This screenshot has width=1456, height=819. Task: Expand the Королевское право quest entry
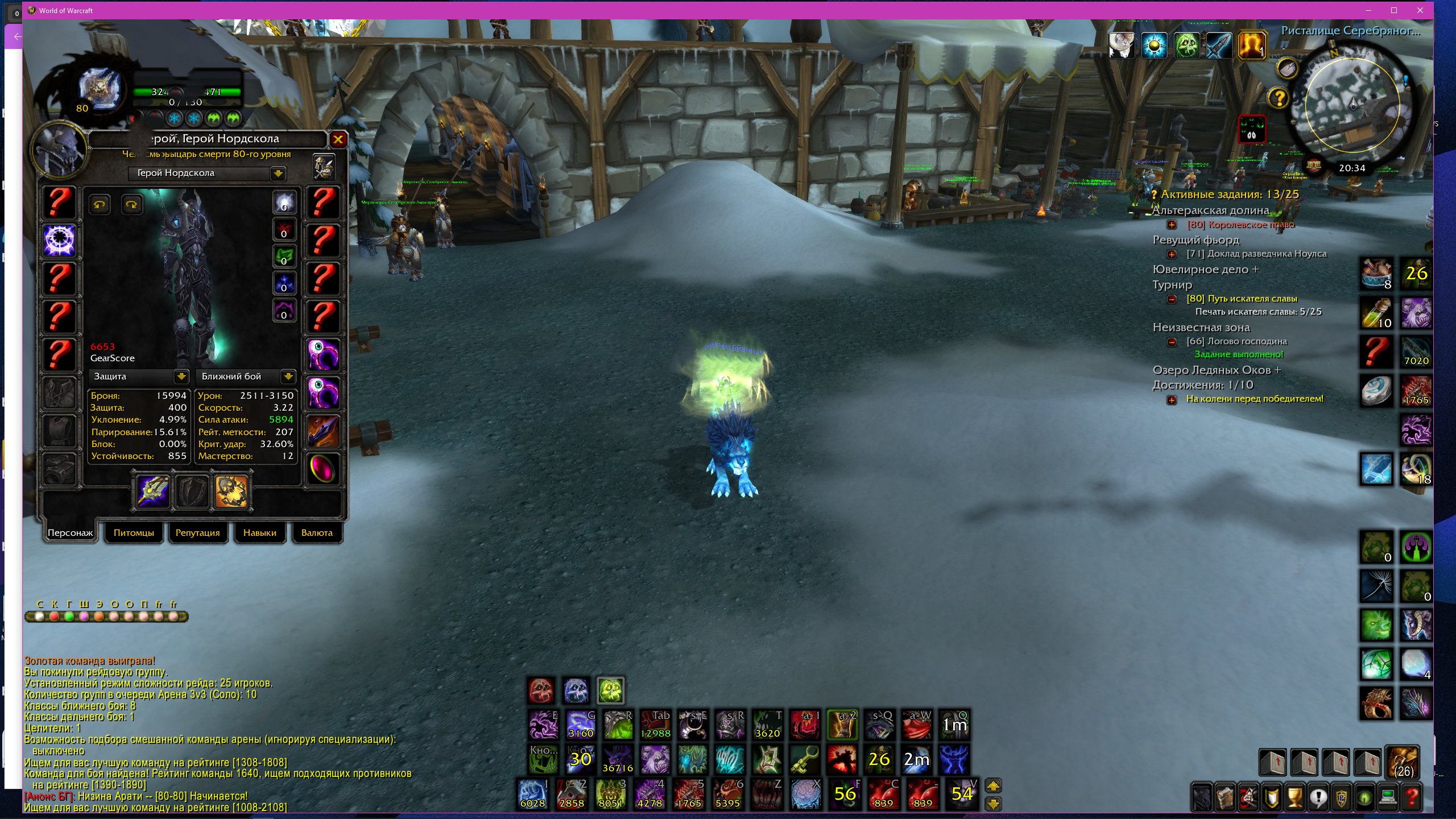pos(1172,225)
